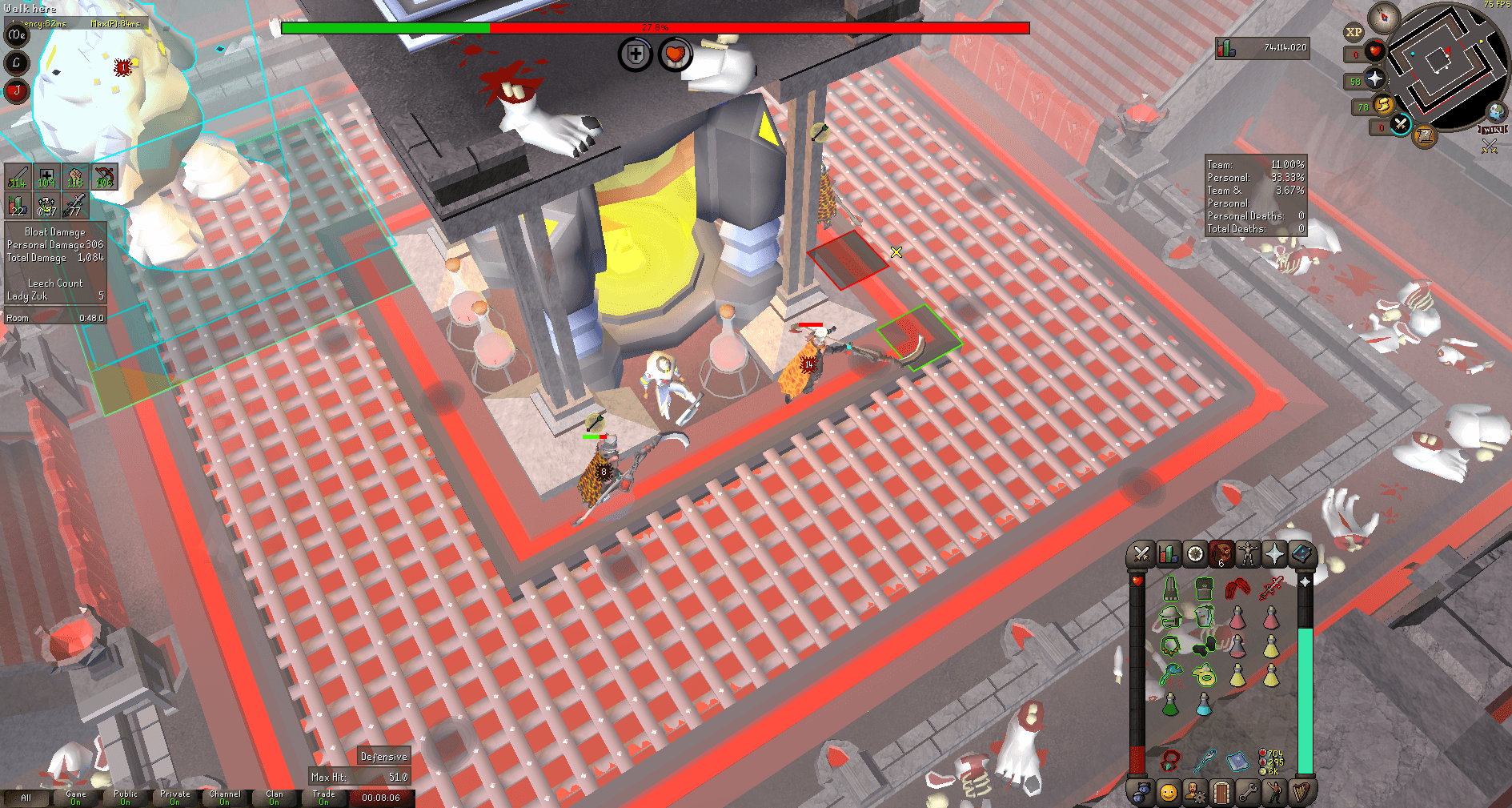This screenshot has height=808, width=1512.
Task: Click the XP orb next to the minimap
Action: [1354, 32]
